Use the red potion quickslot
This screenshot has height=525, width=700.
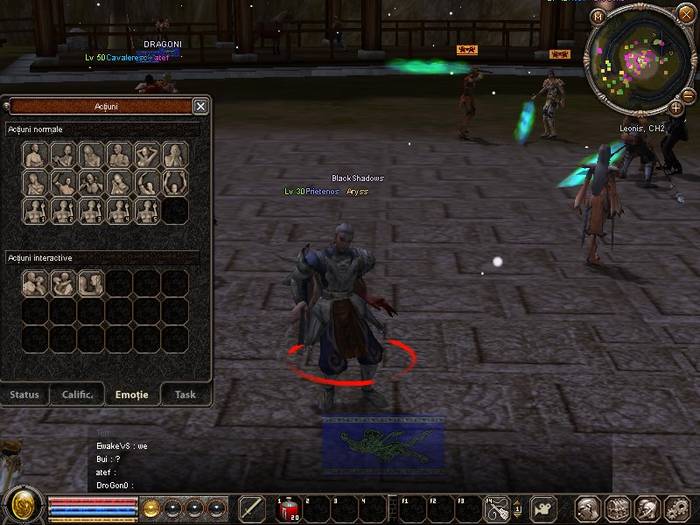(x=288, y=508)
